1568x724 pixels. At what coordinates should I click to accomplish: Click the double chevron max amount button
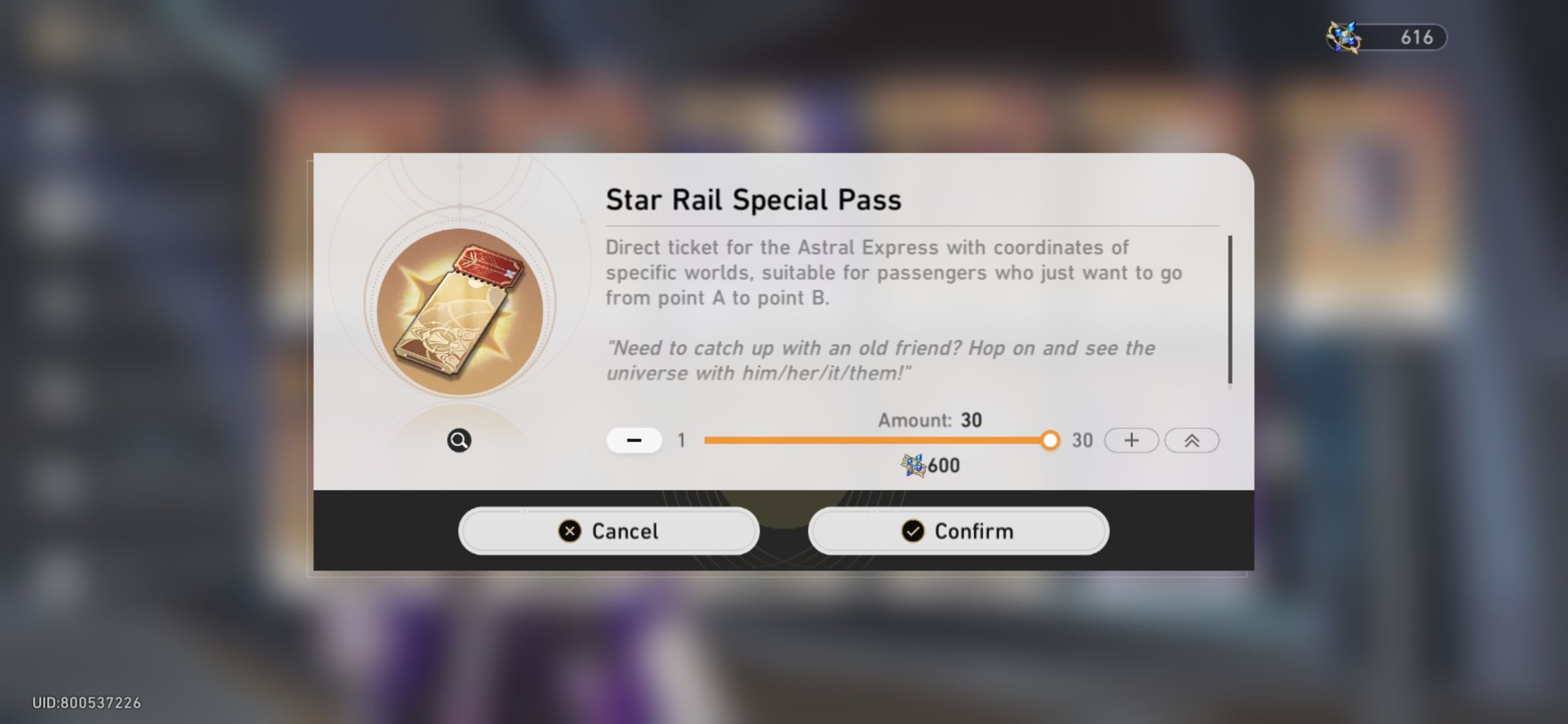(1192, 440)
